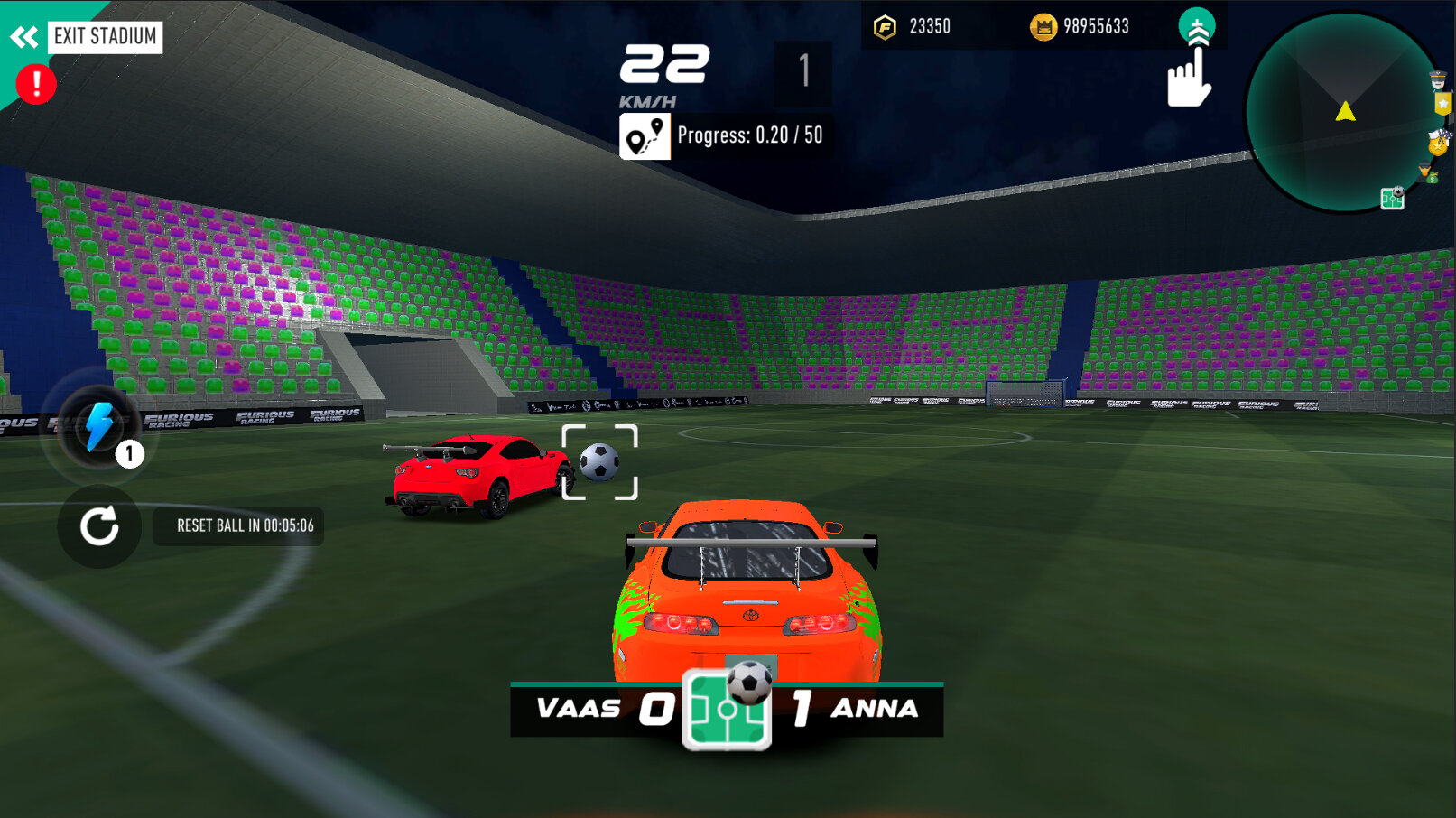
Task: Open the red exclamation alert icon
Action: click(x=36, y=85)
